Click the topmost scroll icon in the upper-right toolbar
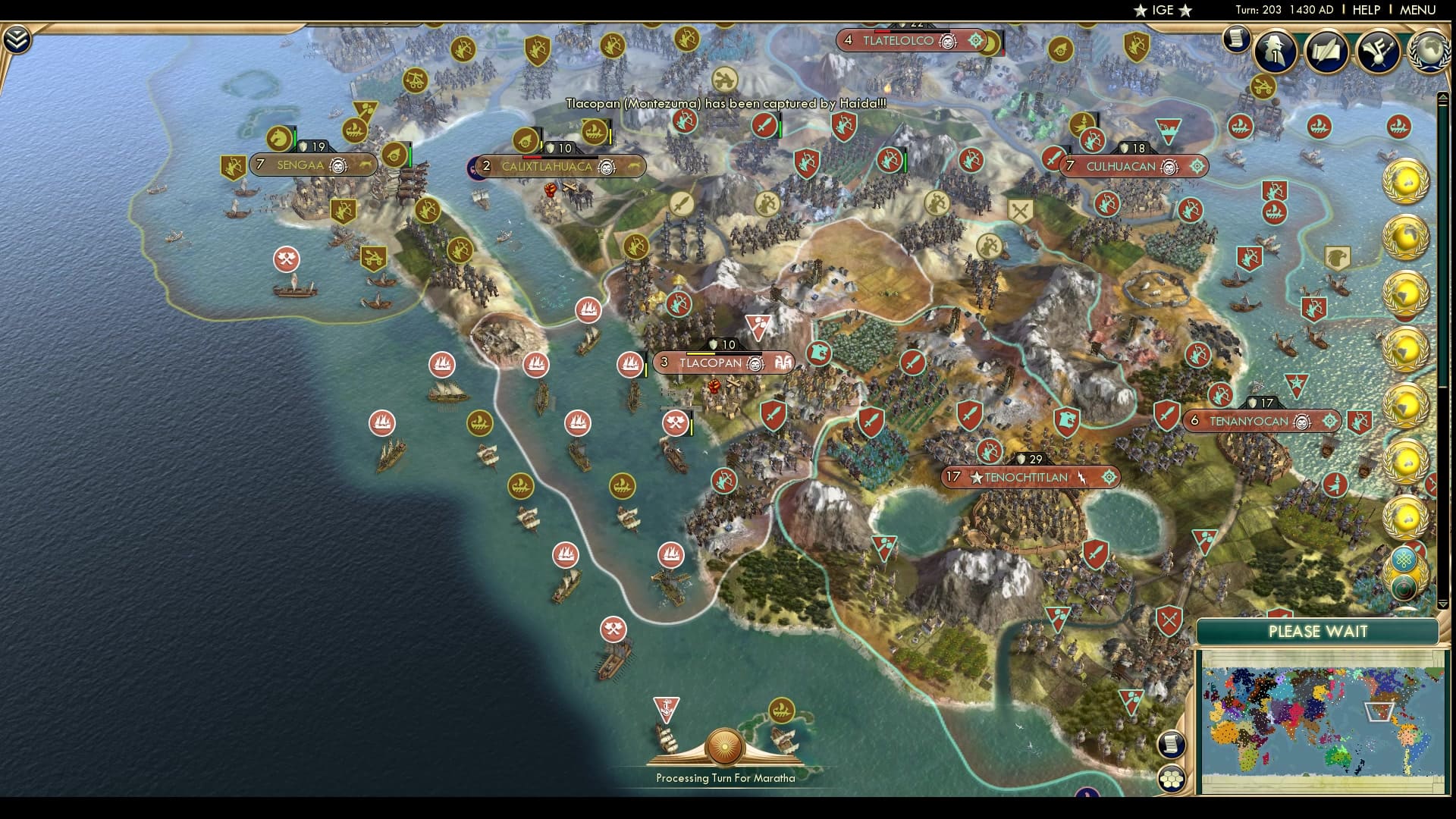Image resolution: width=1456 pixels, height=819 pixels. [x=1238, y=39]
